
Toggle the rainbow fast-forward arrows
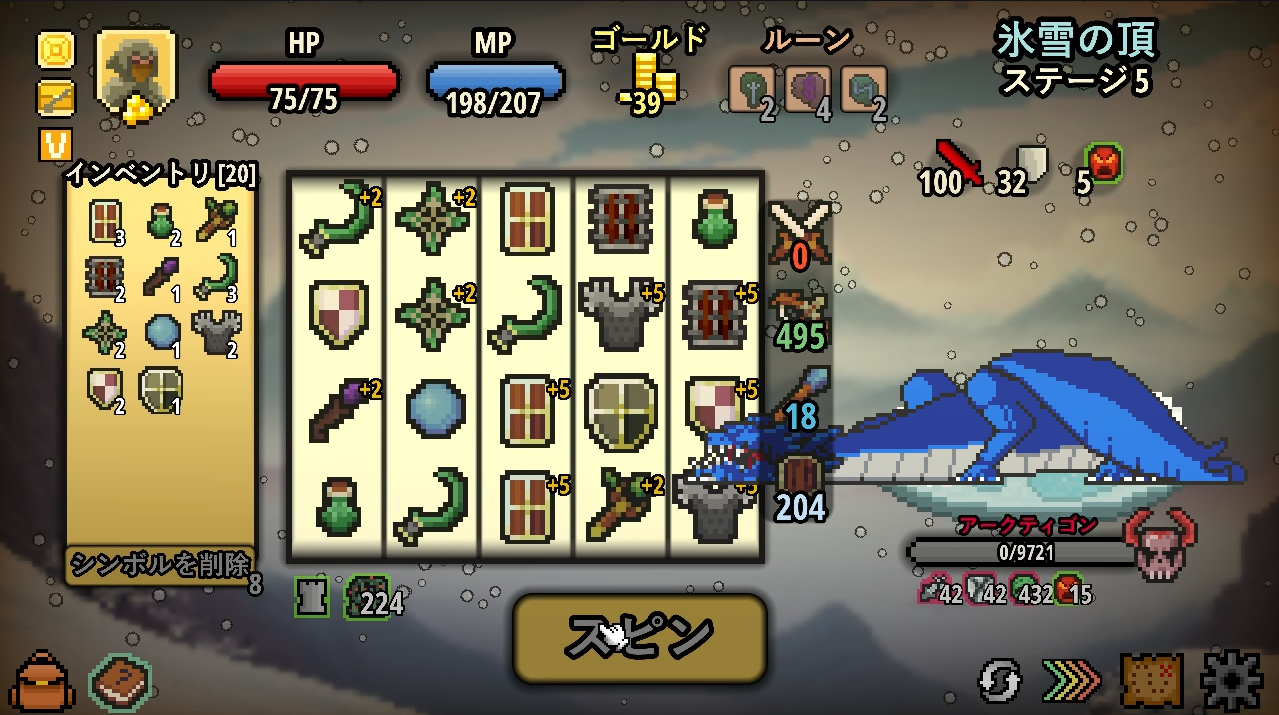coord(1071,681)
